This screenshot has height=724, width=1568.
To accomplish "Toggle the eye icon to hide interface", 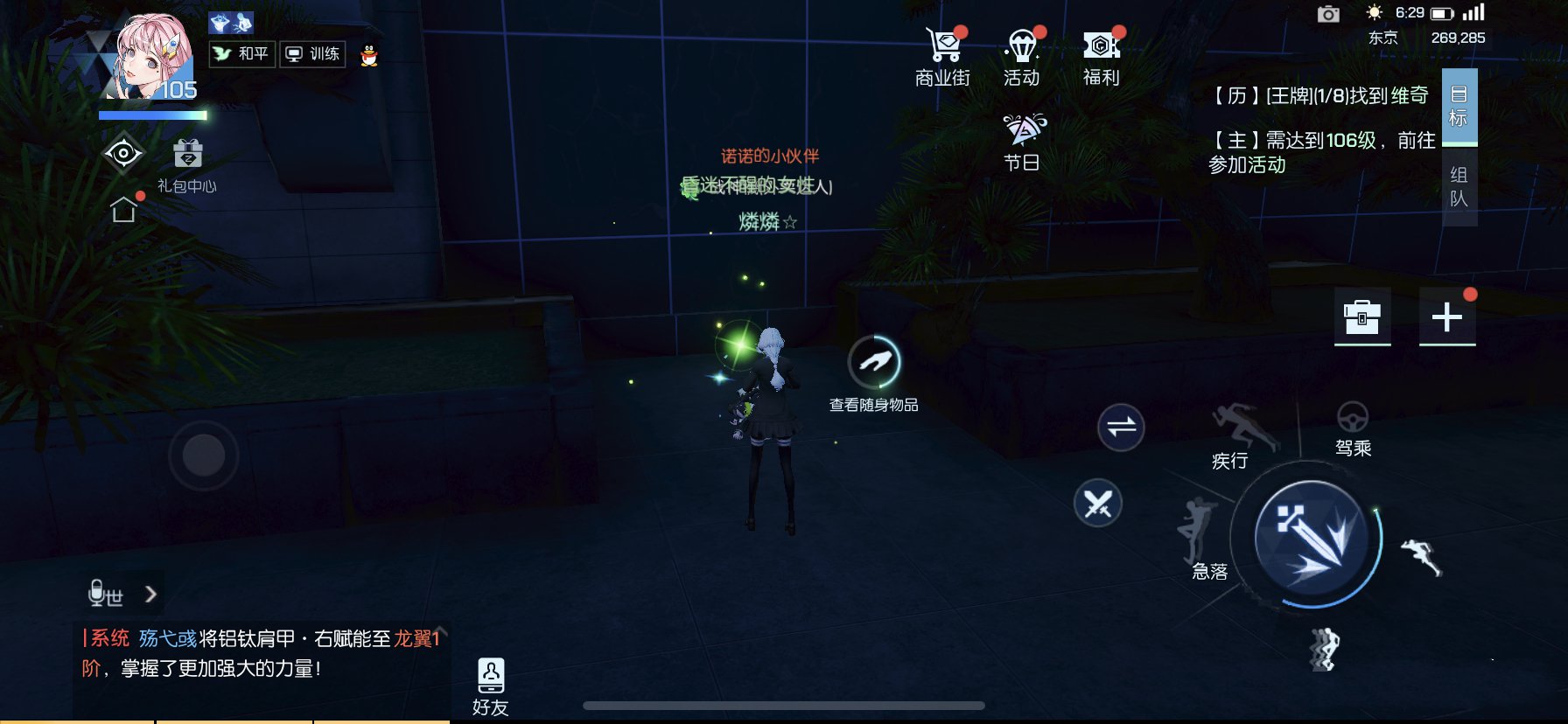I will click(x=122, y=153).
